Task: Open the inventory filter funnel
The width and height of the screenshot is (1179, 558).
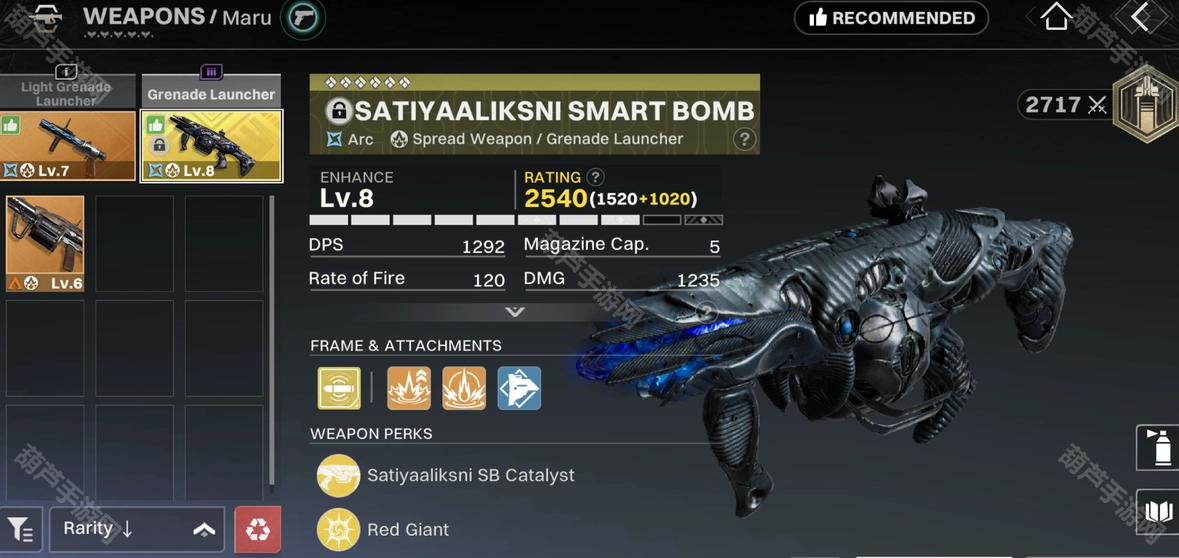Action: coord(21,530)
